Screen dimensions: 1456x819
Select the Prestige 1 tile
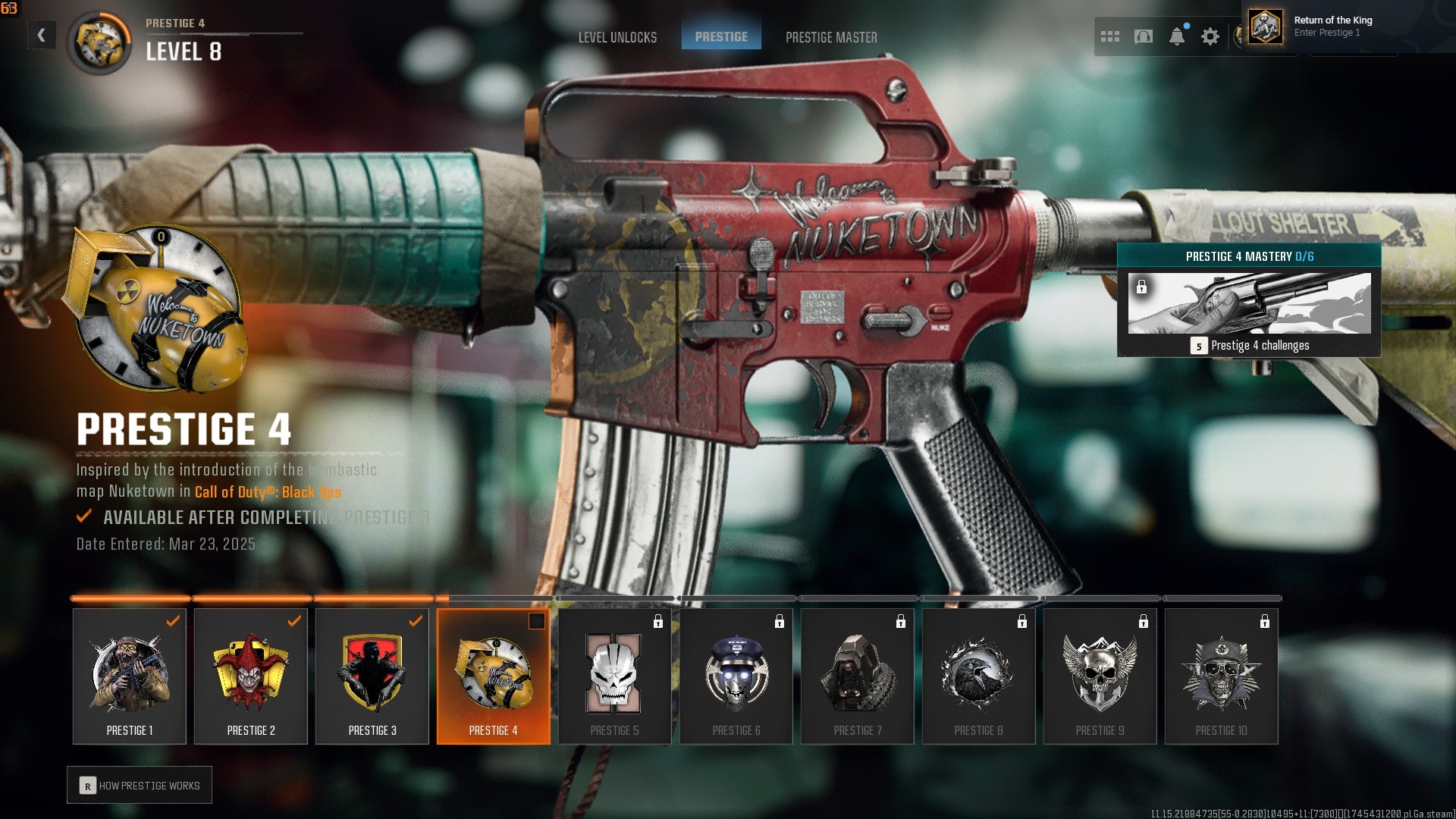point(130,676)
